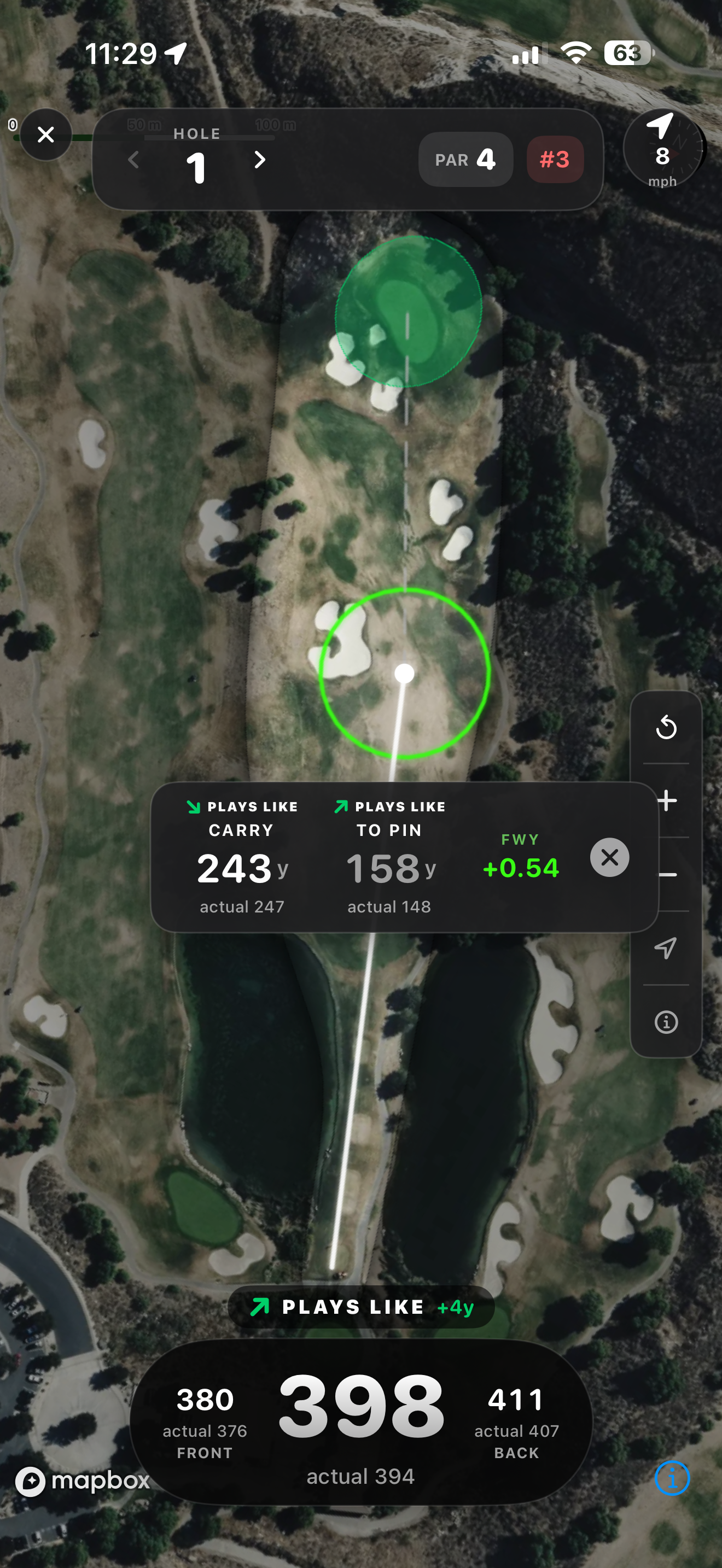This screenshot has height=1568, width=722.
Task: Zoom out using the minus icon
Action: [x=667, y=874]
